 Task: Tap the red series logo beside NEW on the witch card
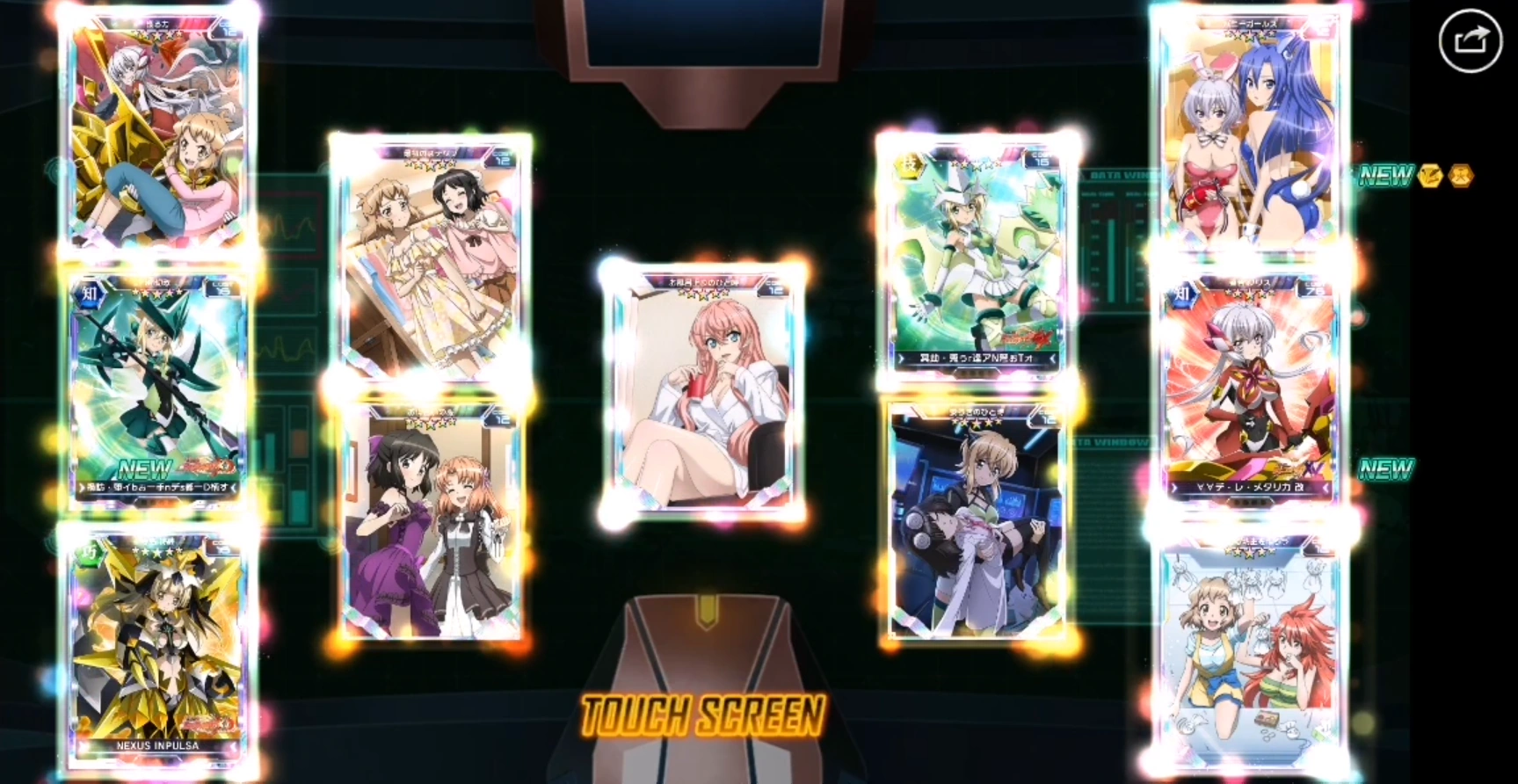tap(208, 466)
